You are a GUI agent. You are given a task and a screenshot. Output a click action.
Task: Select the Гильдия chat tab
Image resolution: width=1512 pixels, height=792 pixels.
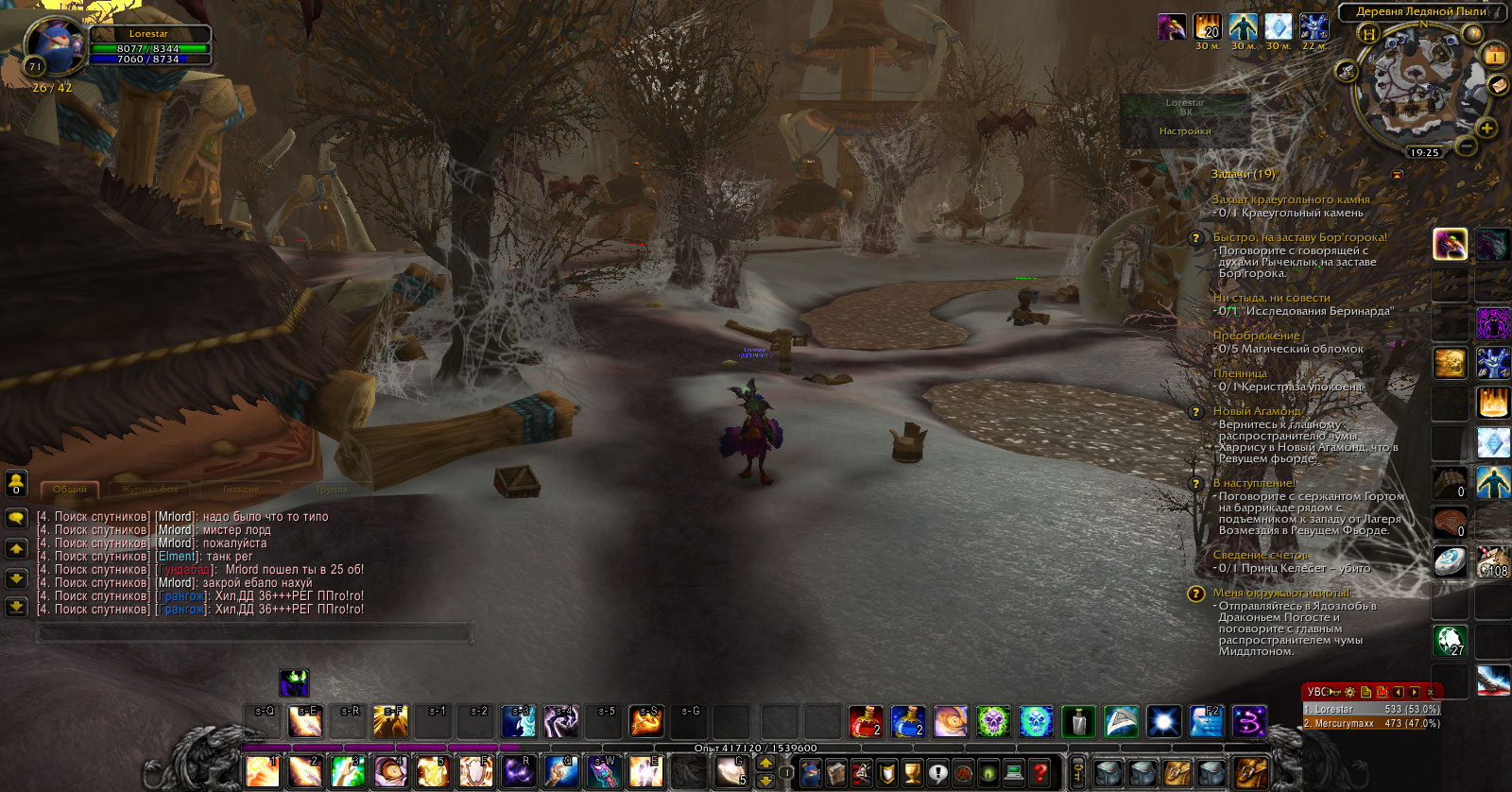241,490
